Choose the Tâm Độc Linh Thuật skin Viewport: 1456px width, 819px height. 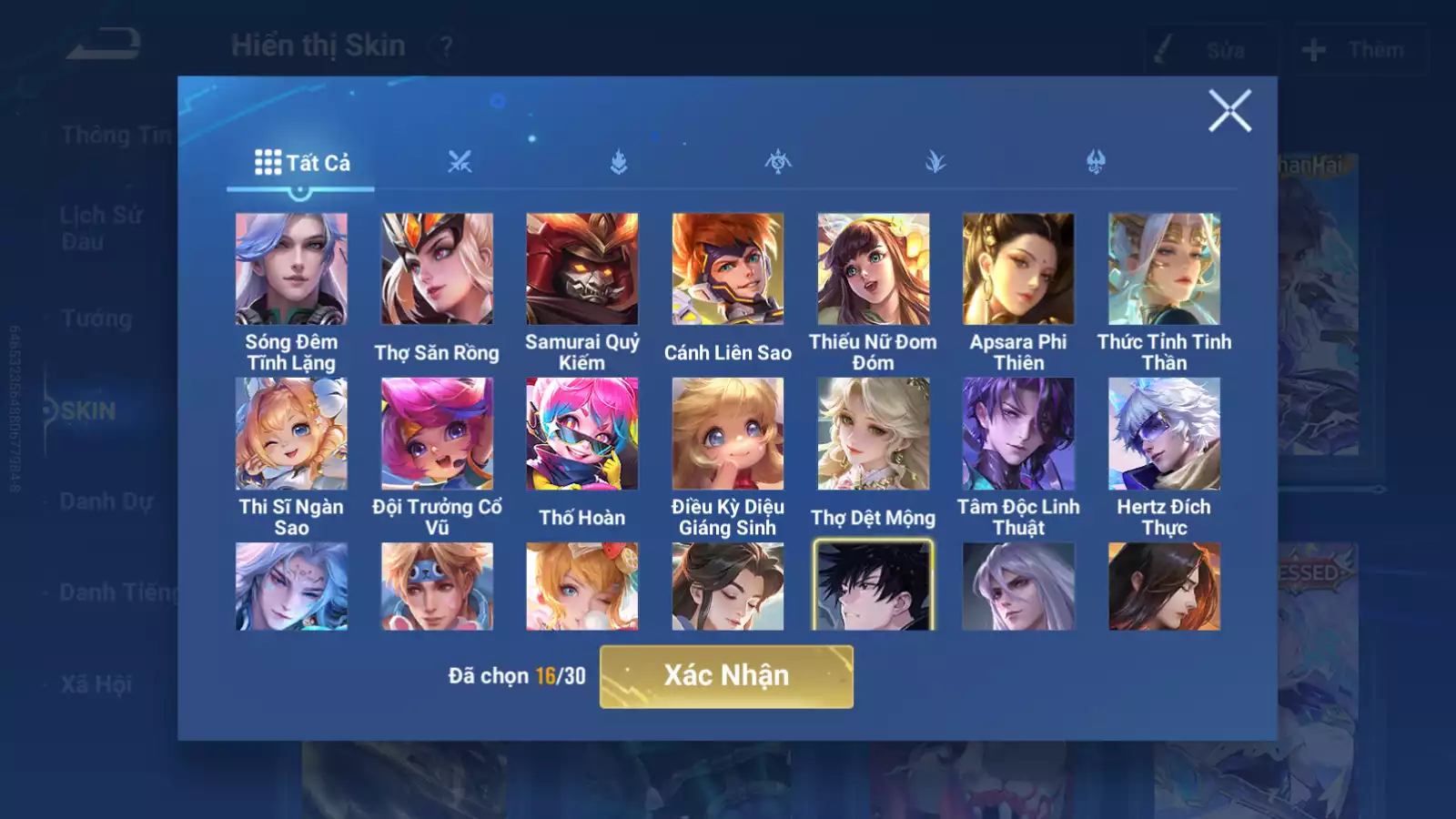1018,434
